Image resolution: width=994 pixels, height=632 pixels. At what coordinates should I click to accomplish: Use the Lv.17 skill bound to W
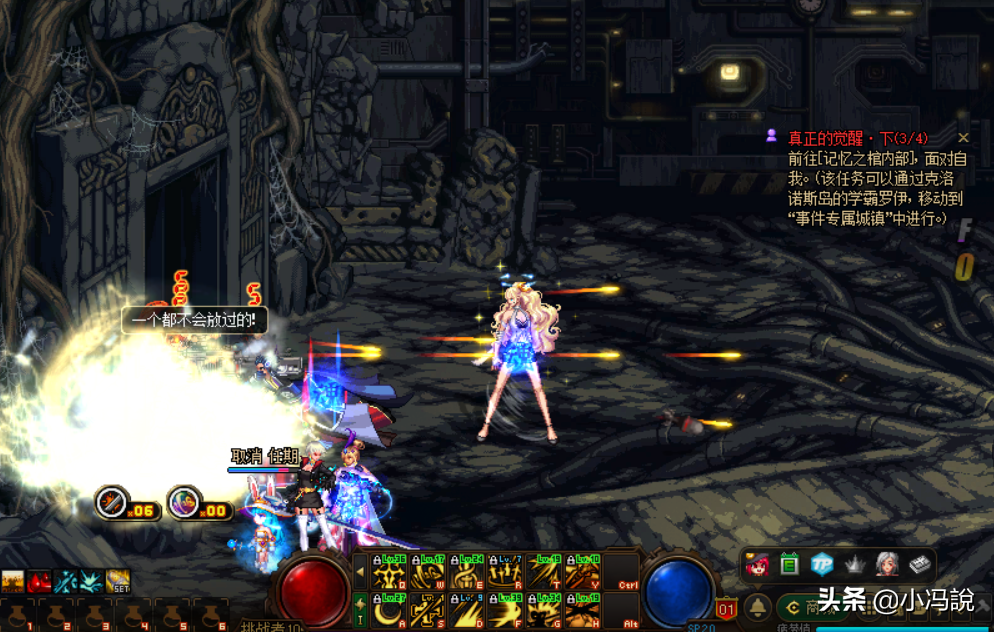pos(427,572)
